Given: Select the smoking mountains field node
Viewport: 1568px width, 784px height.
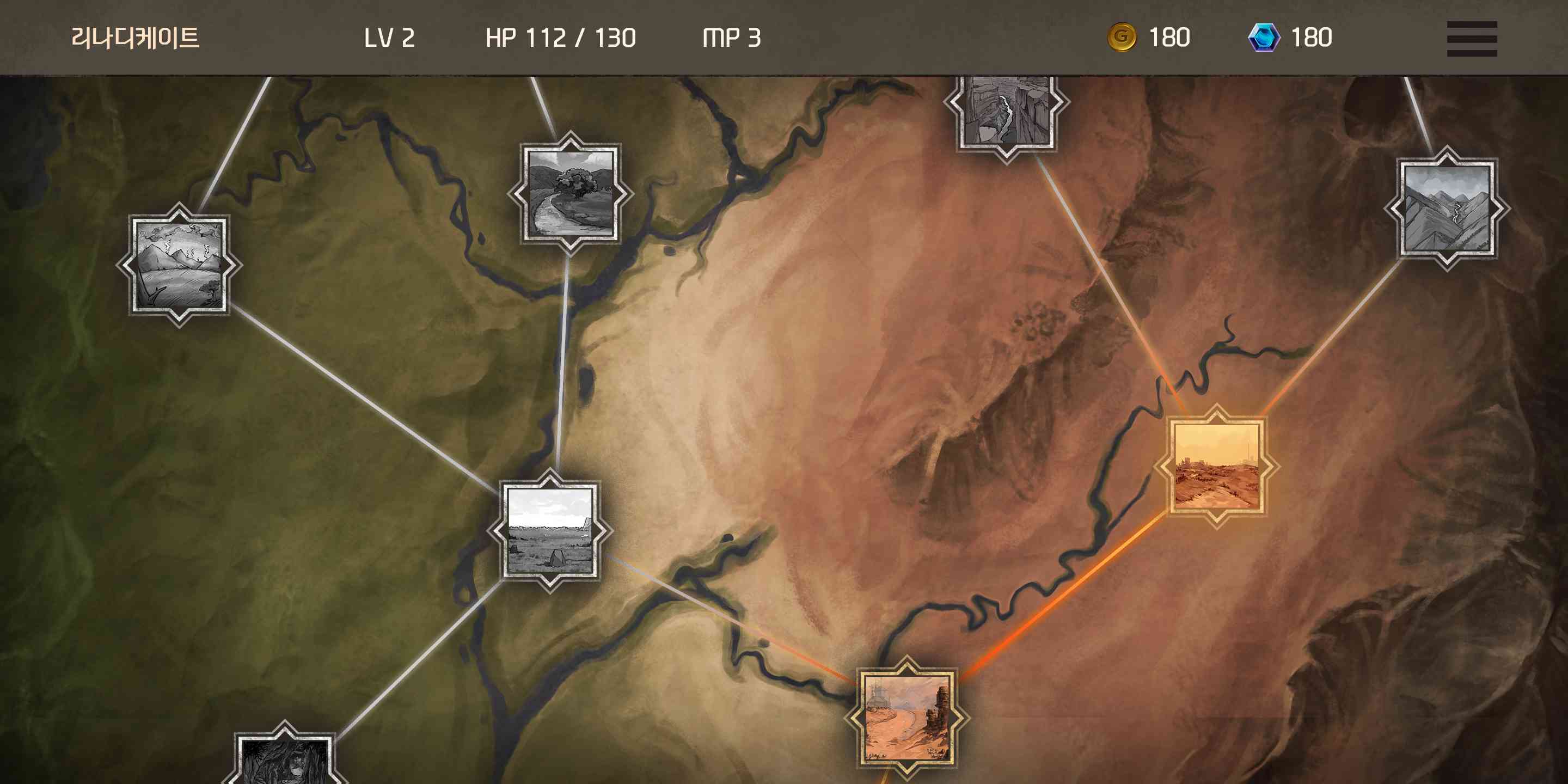Looking at the screenshot, I should click(180, 265).
